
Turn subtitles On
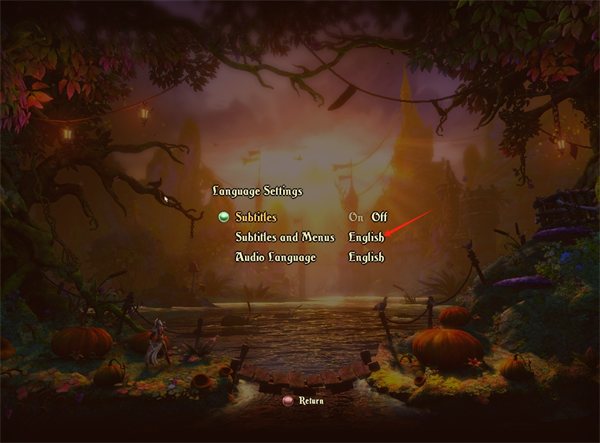point(356,217)
